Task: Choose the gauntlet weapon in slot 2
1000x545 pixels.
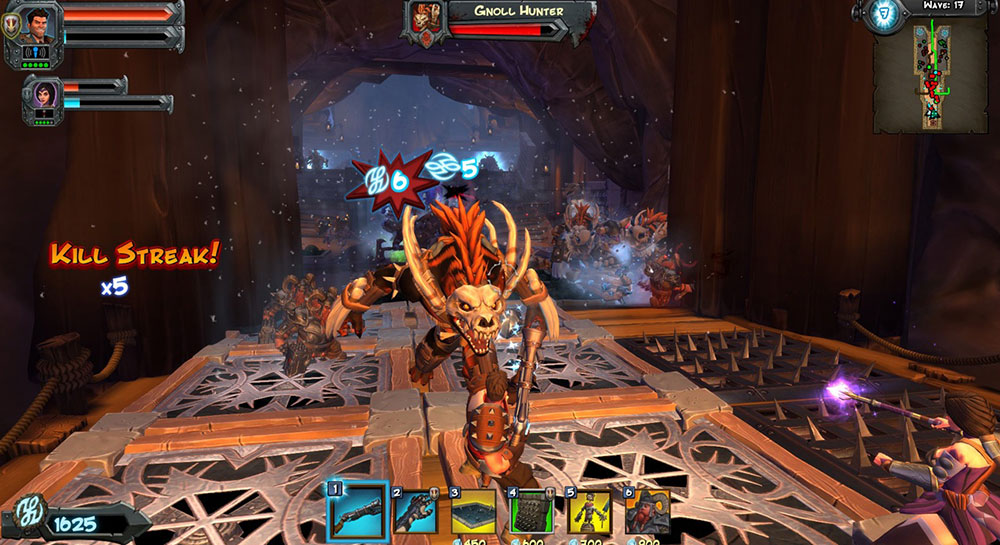Action: [x=415, y=512]
